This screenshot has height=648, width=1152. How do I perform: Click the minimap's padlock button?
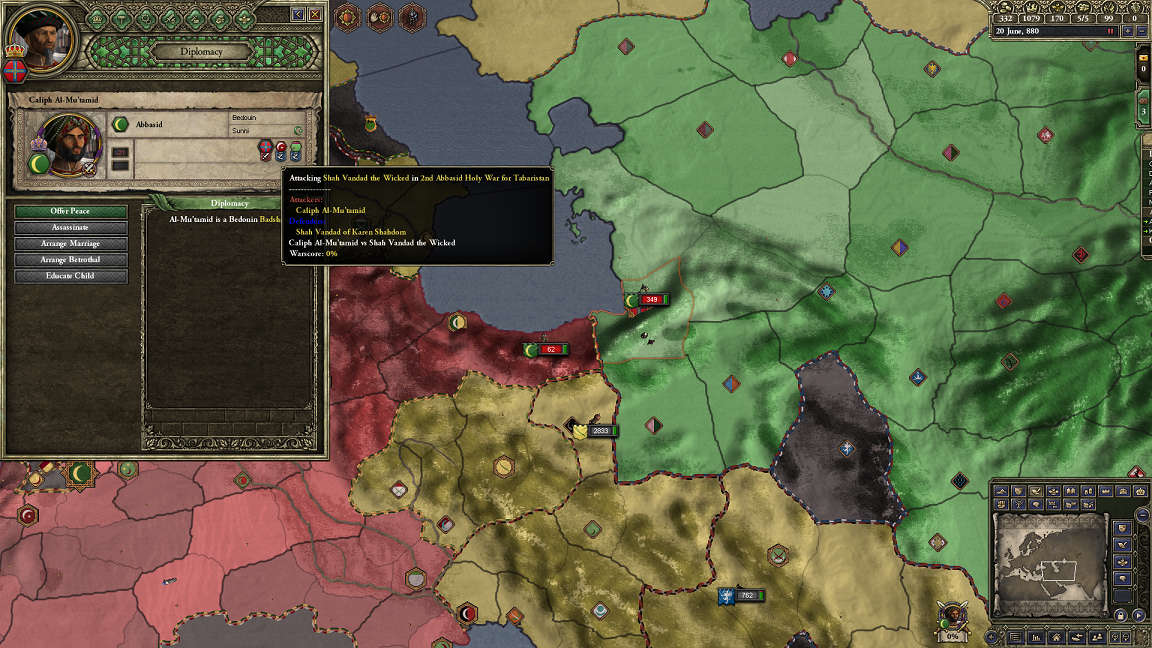tap(1121, 614)
